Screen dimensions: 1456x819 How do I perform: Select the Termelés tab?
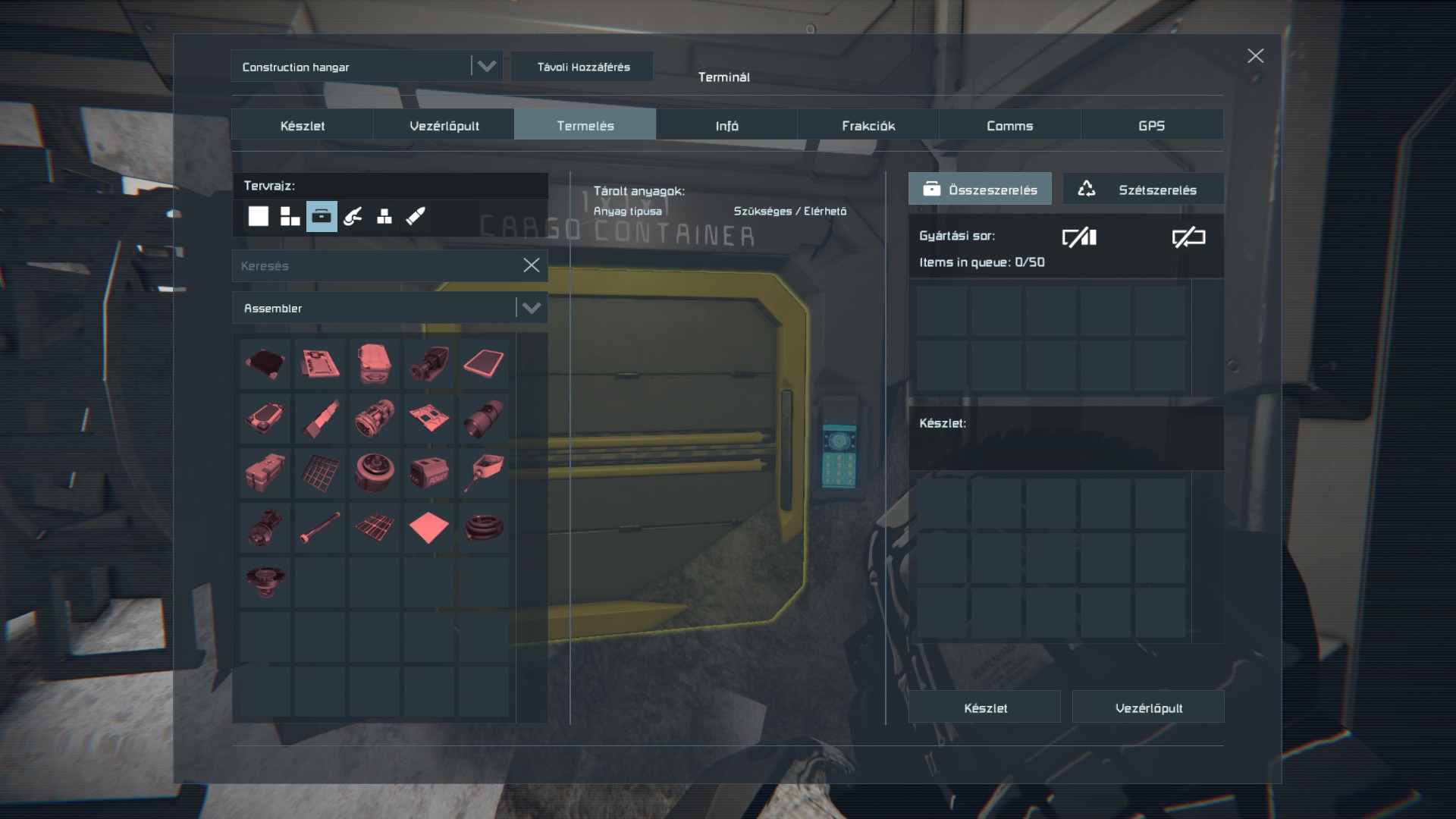click(585, 126)
